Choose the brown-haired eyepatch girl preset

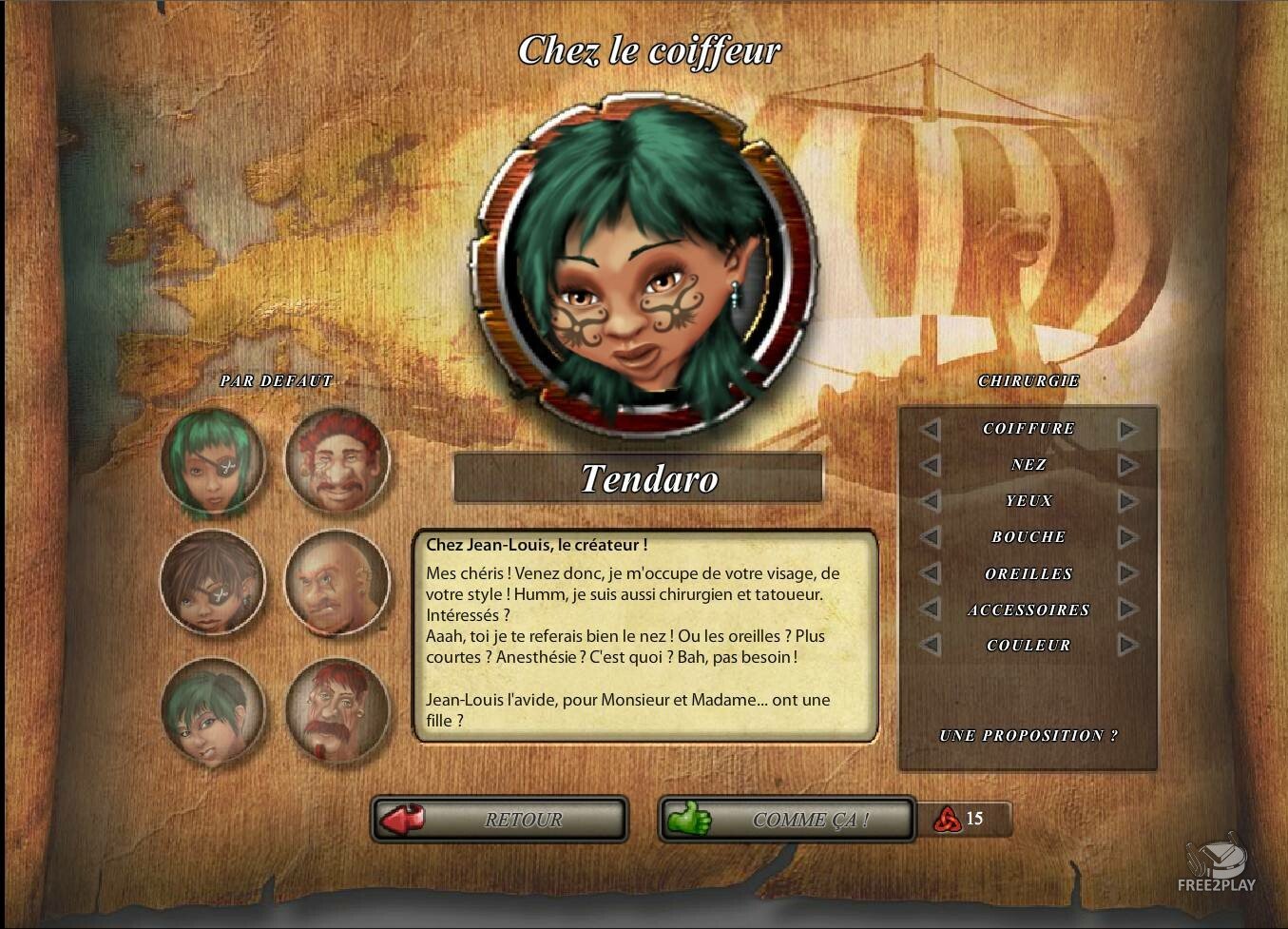click(213, 582)
